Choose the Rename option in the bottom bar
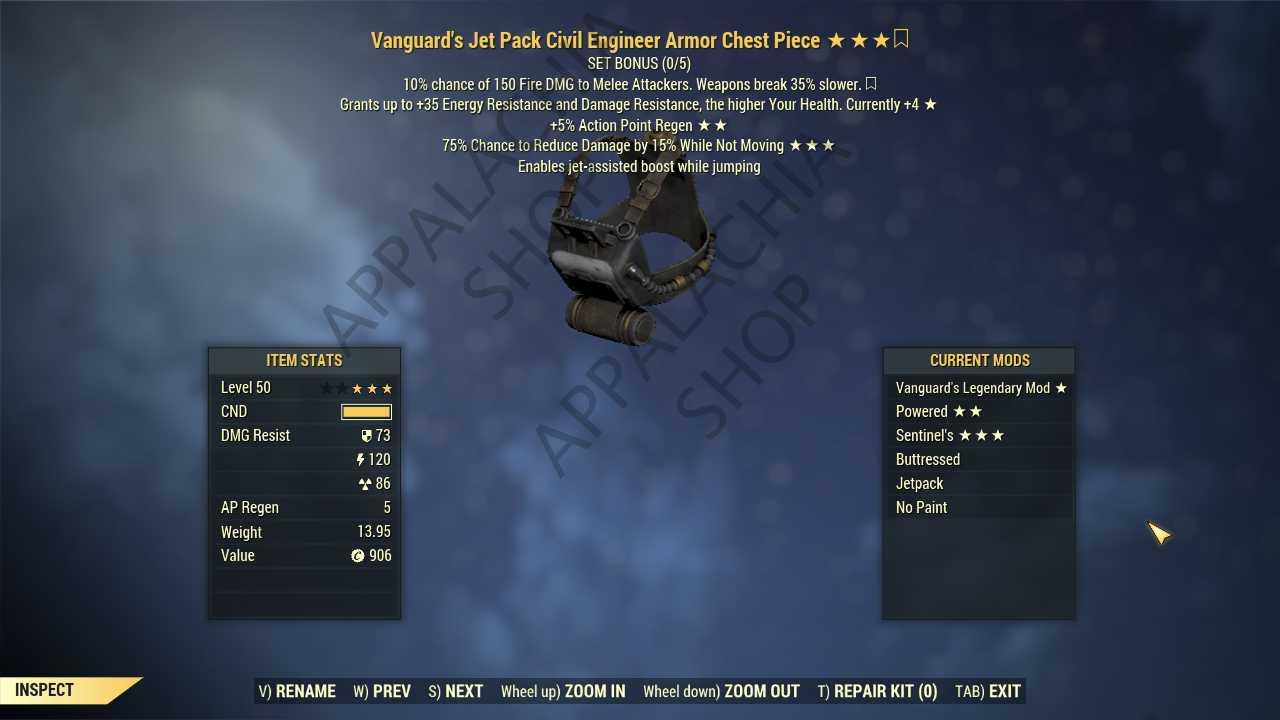1280x720 pixels. (297, 691)
